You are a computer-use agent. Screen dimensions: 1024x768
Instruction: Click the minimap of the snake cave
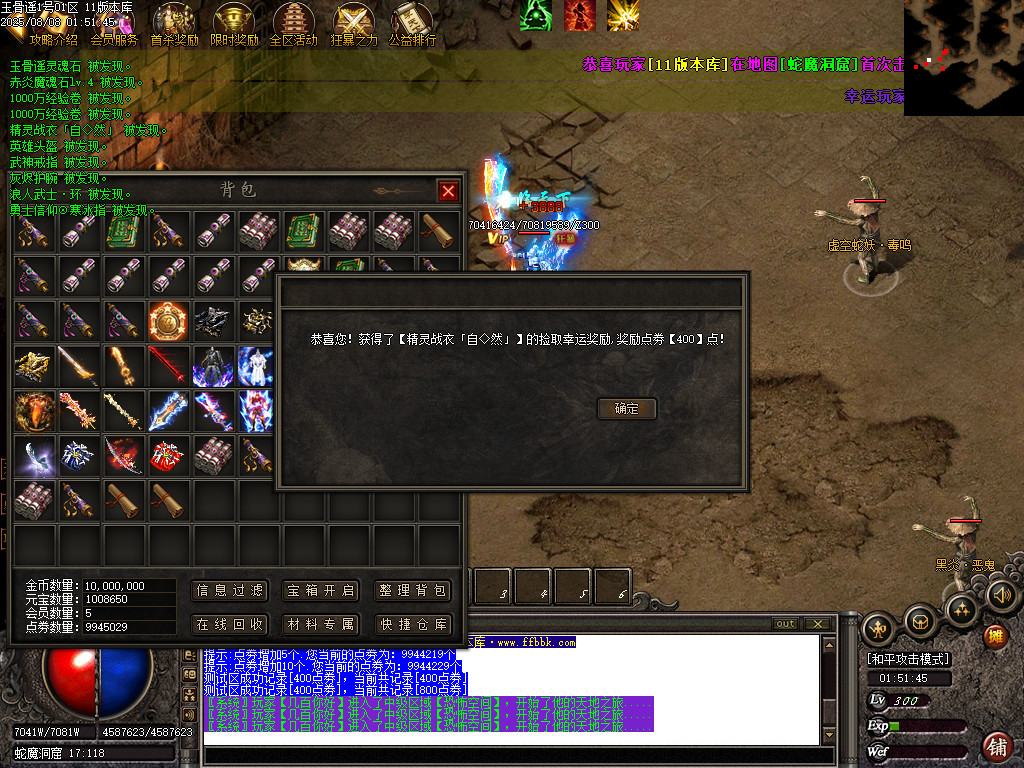(963, 57)
